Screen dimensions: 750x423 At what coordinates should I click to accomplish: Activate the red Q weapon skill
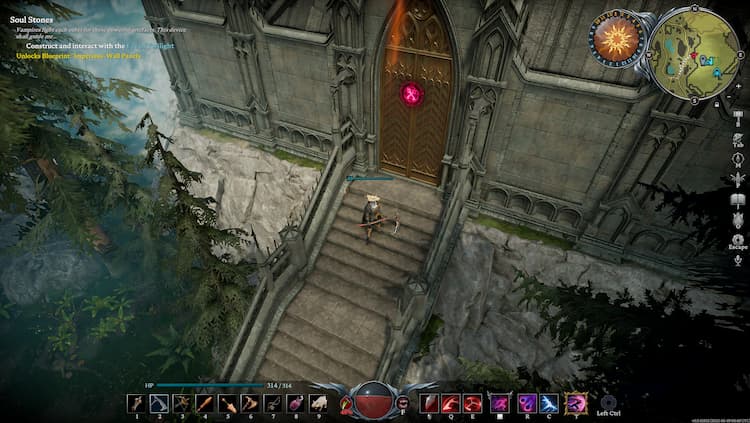pyautogui.click(x=452, y=403)
